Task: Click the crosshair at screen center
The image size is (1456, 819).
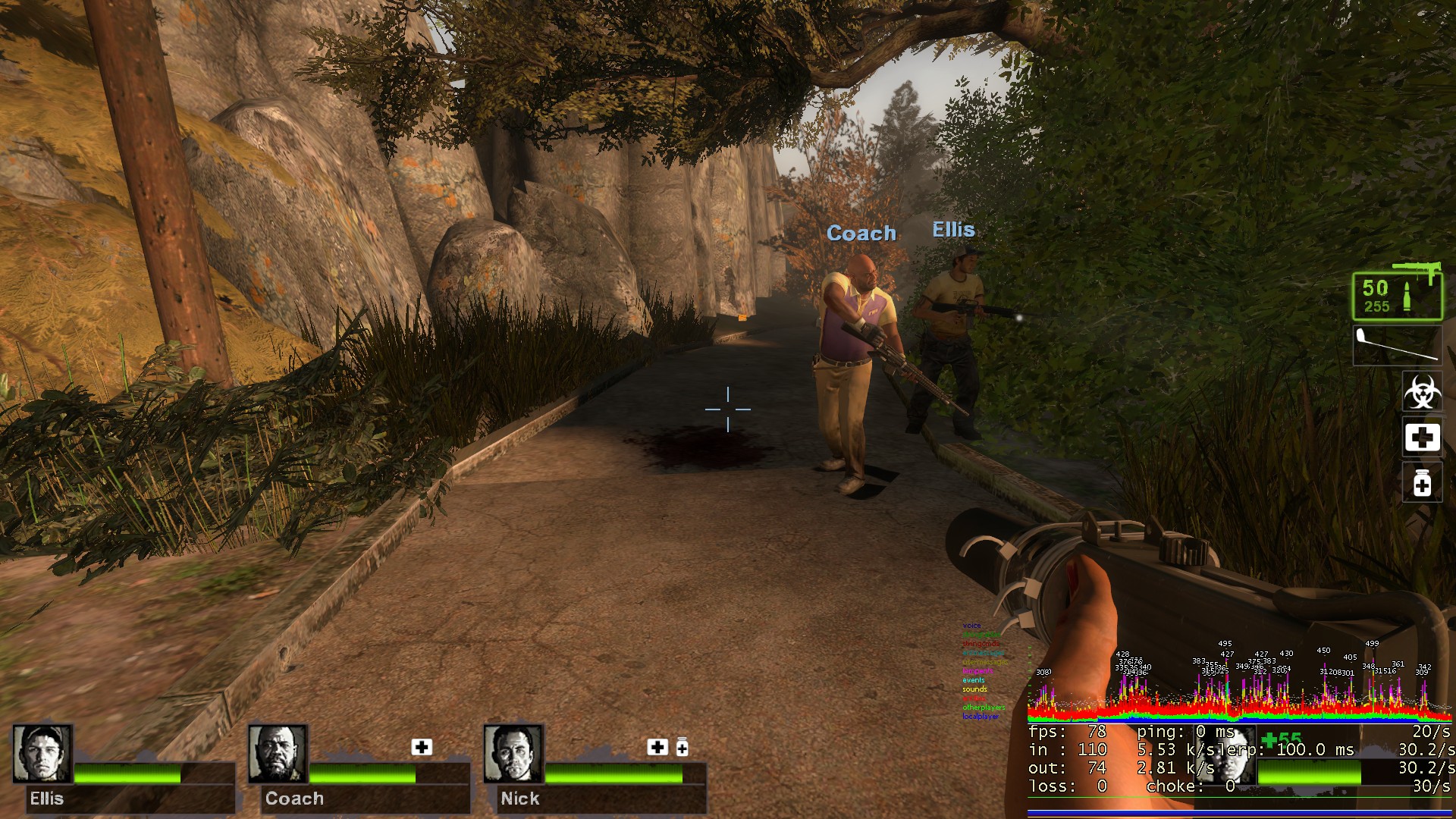Action: pos(729,408)
